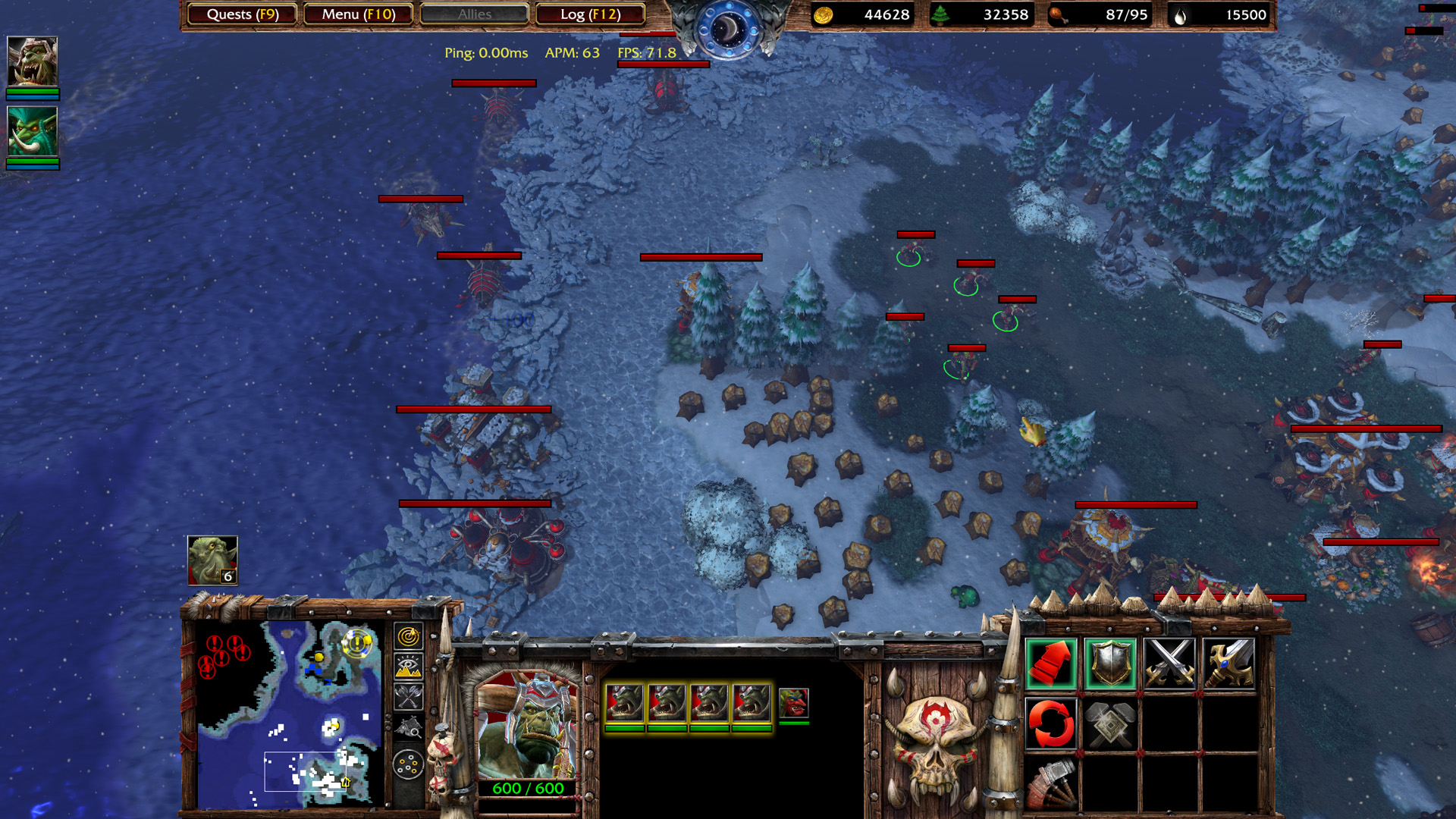The image size is (1456, 819).
Task: Toggle minimap creep camp display button
Action: coord(408,729)
